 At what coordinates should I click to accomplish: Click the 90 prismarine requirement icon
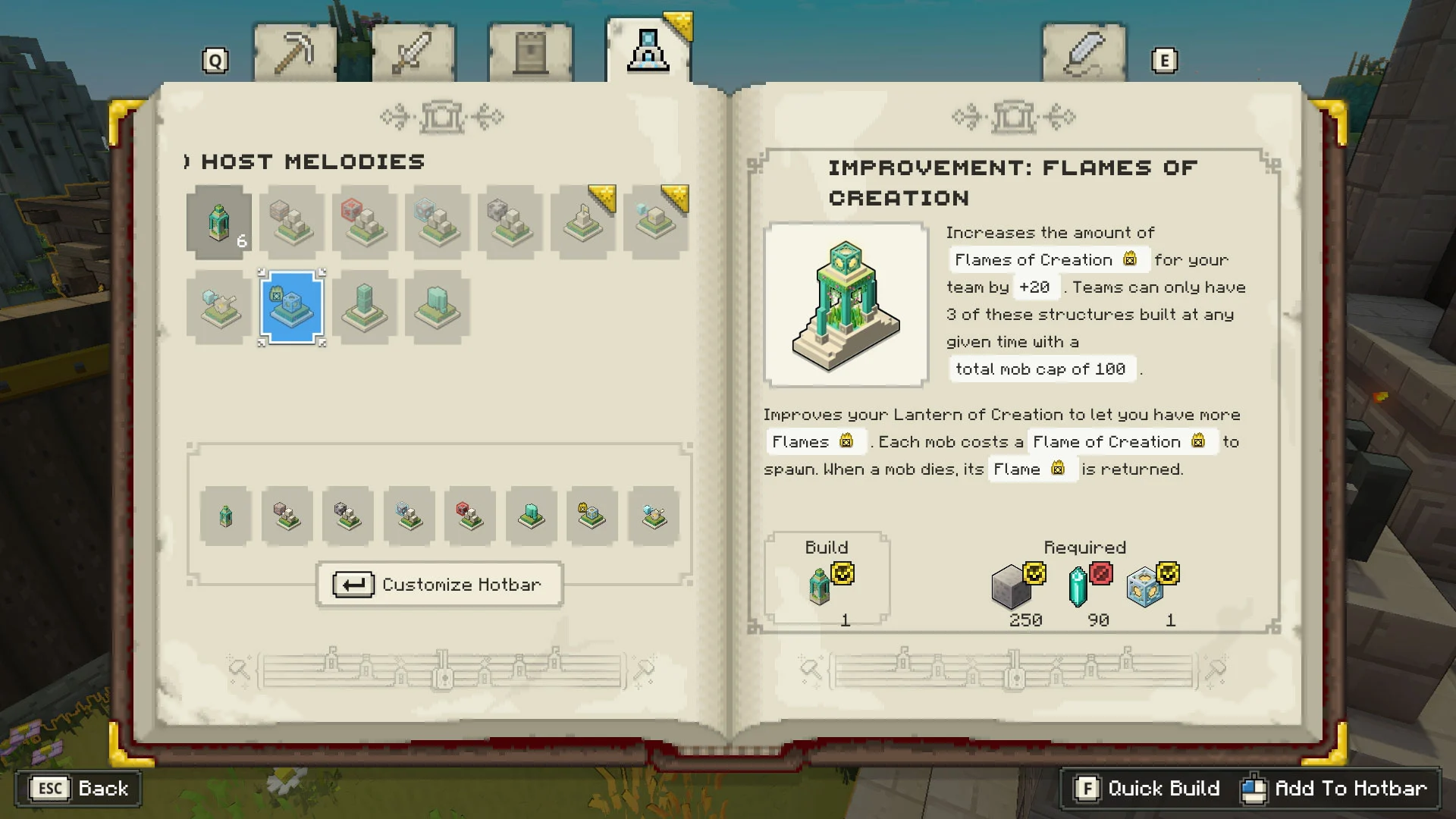[x=1078, y=587]
